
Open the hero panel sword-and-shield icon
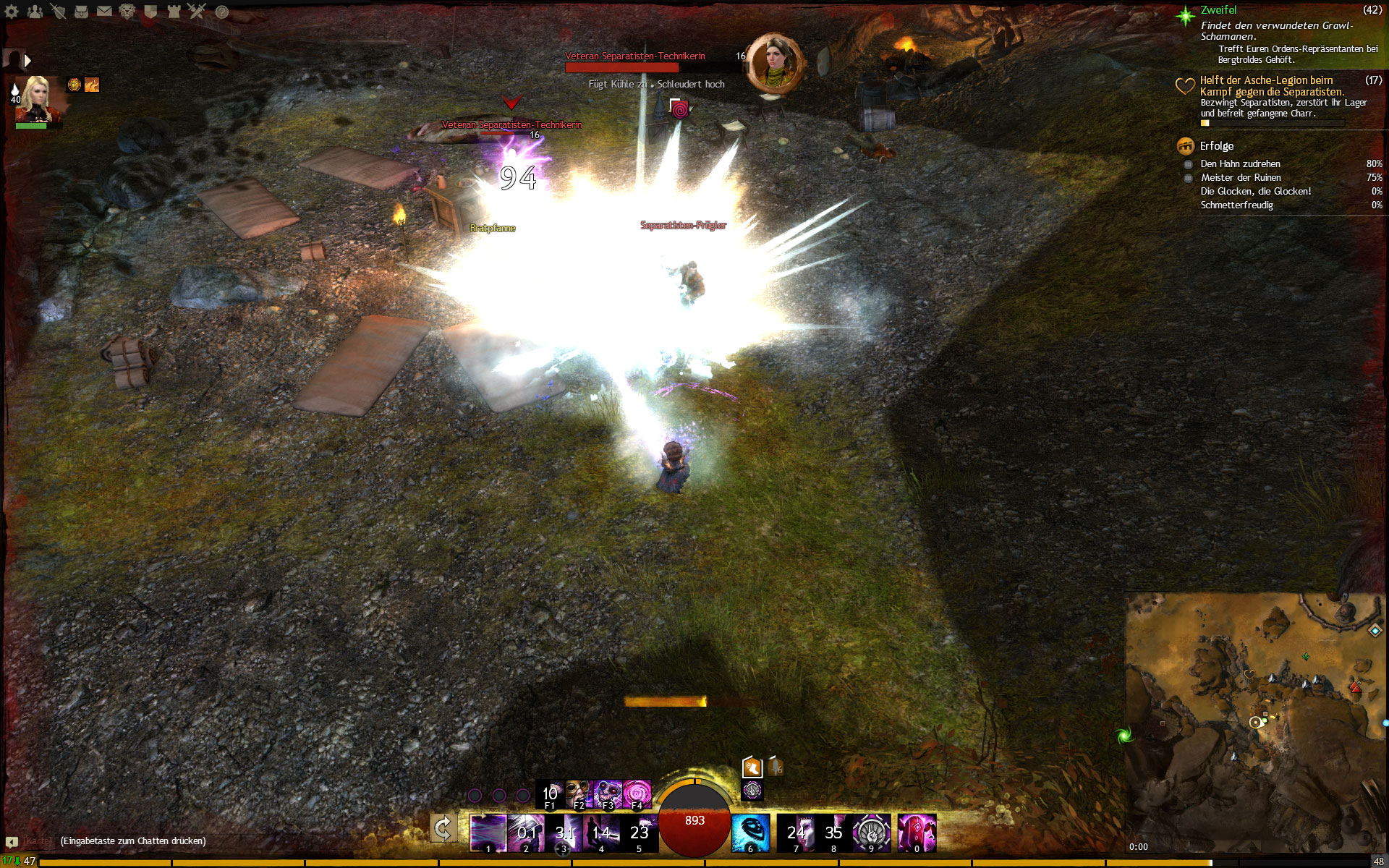click(58, 11)
